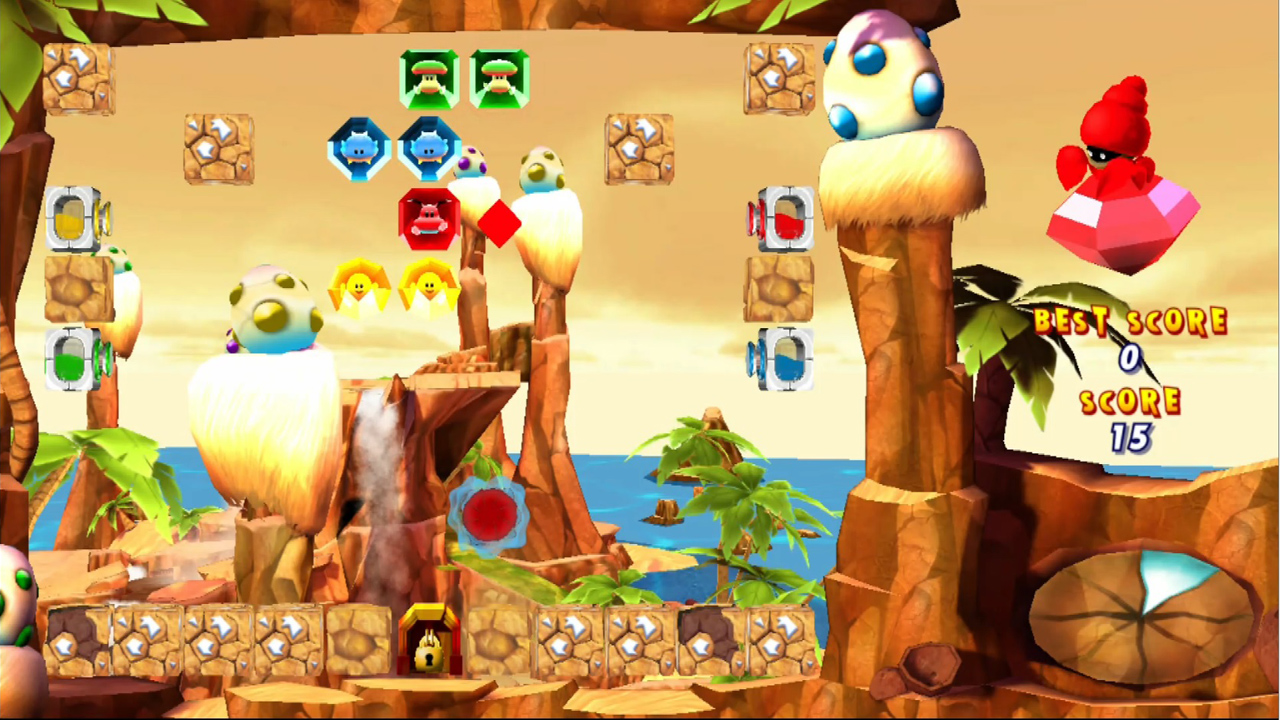Select the red octagon creature block
The height and width of the screenshot is (720, 1280).
click(x=430, y=218)
